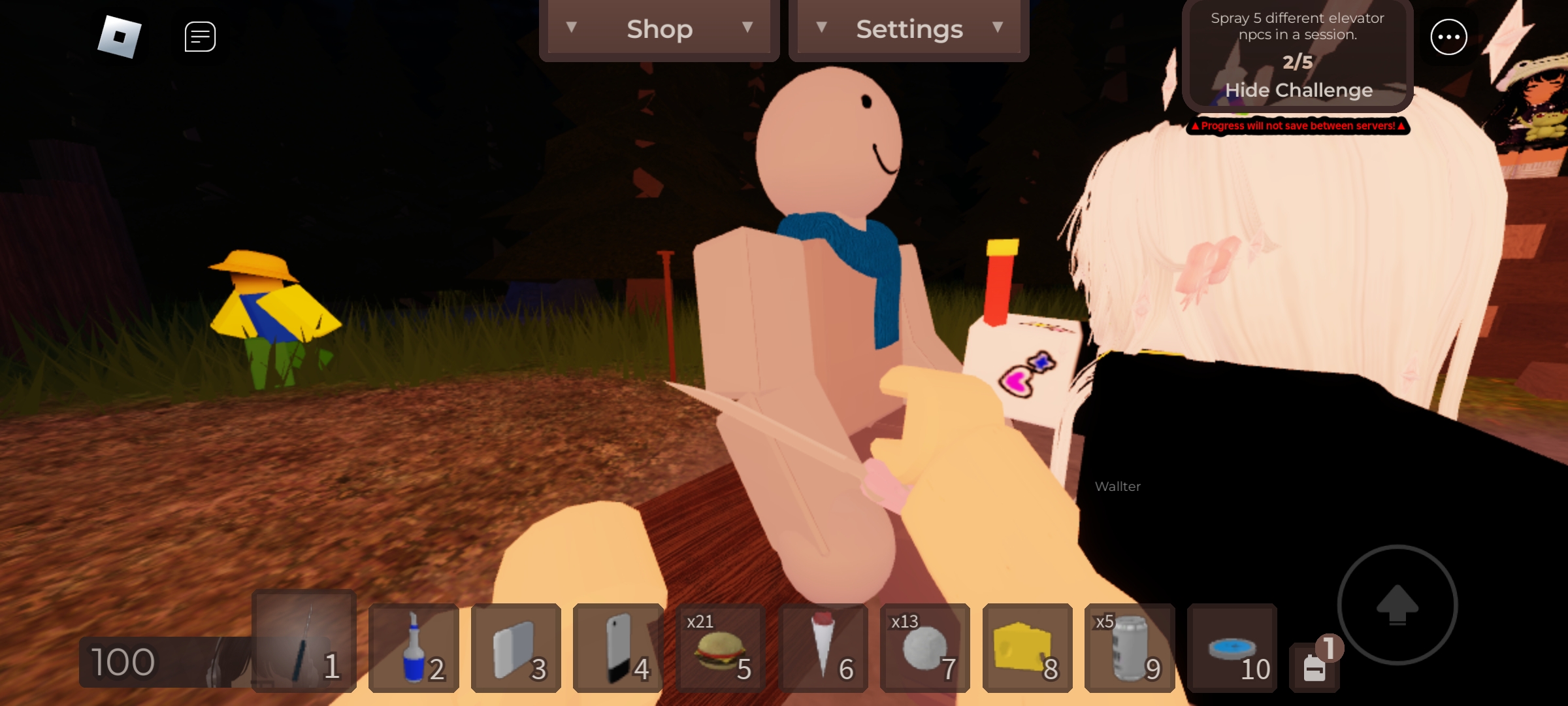This screenshot has width=1568, height=706.
Task: Select the cheese in slot 8
Action: (1027, 648)
